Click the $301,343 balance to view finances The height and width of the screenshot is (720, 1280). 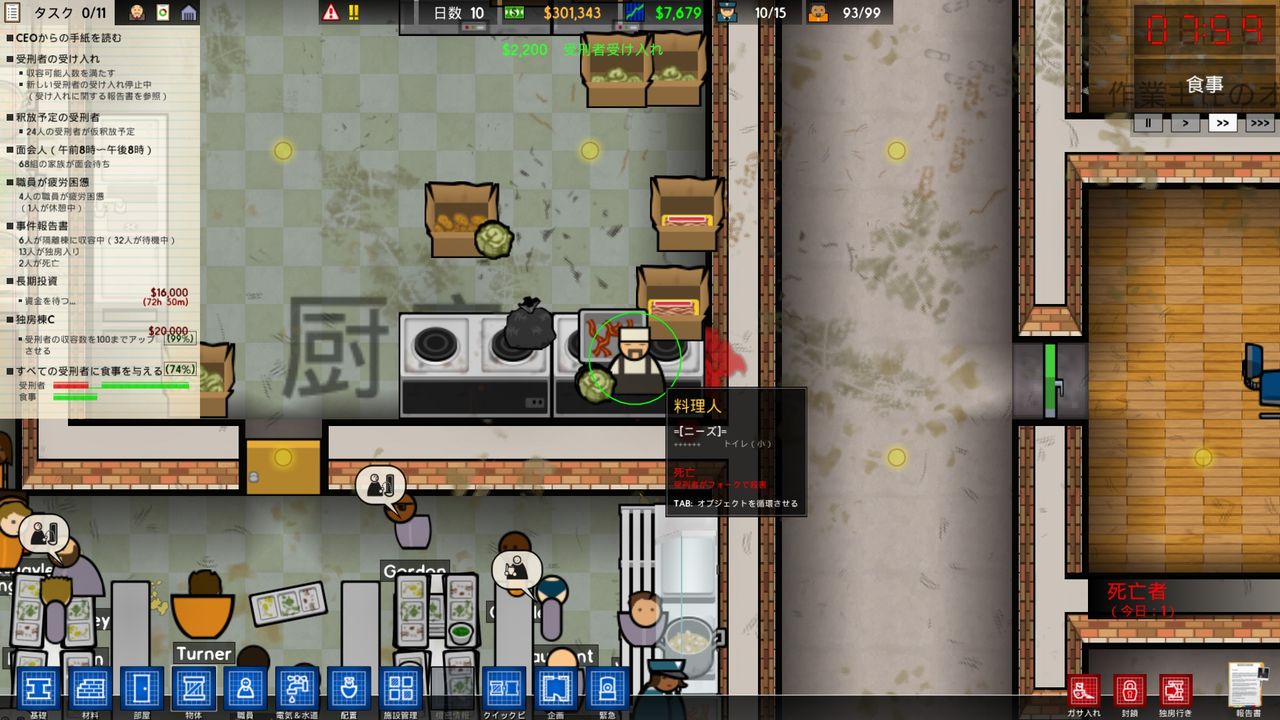[574, 14]
